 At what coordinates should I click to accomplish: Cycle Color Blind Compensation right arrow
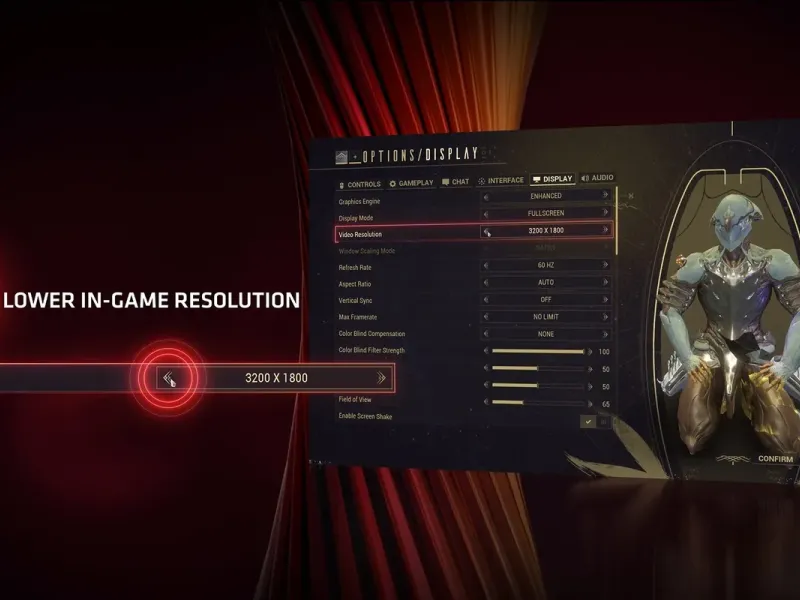pyautogui.click(x=605, y=334)
